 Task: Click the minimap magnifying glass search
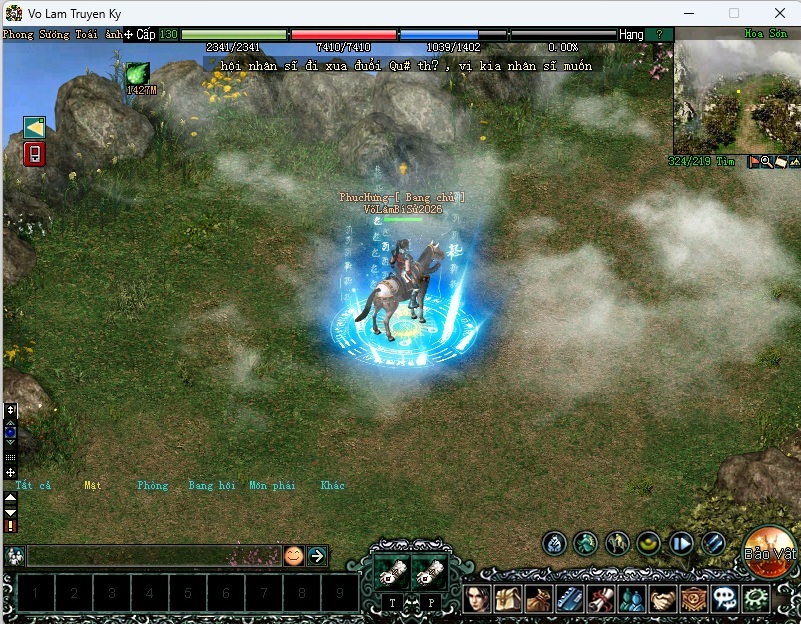tap(767, 162)
